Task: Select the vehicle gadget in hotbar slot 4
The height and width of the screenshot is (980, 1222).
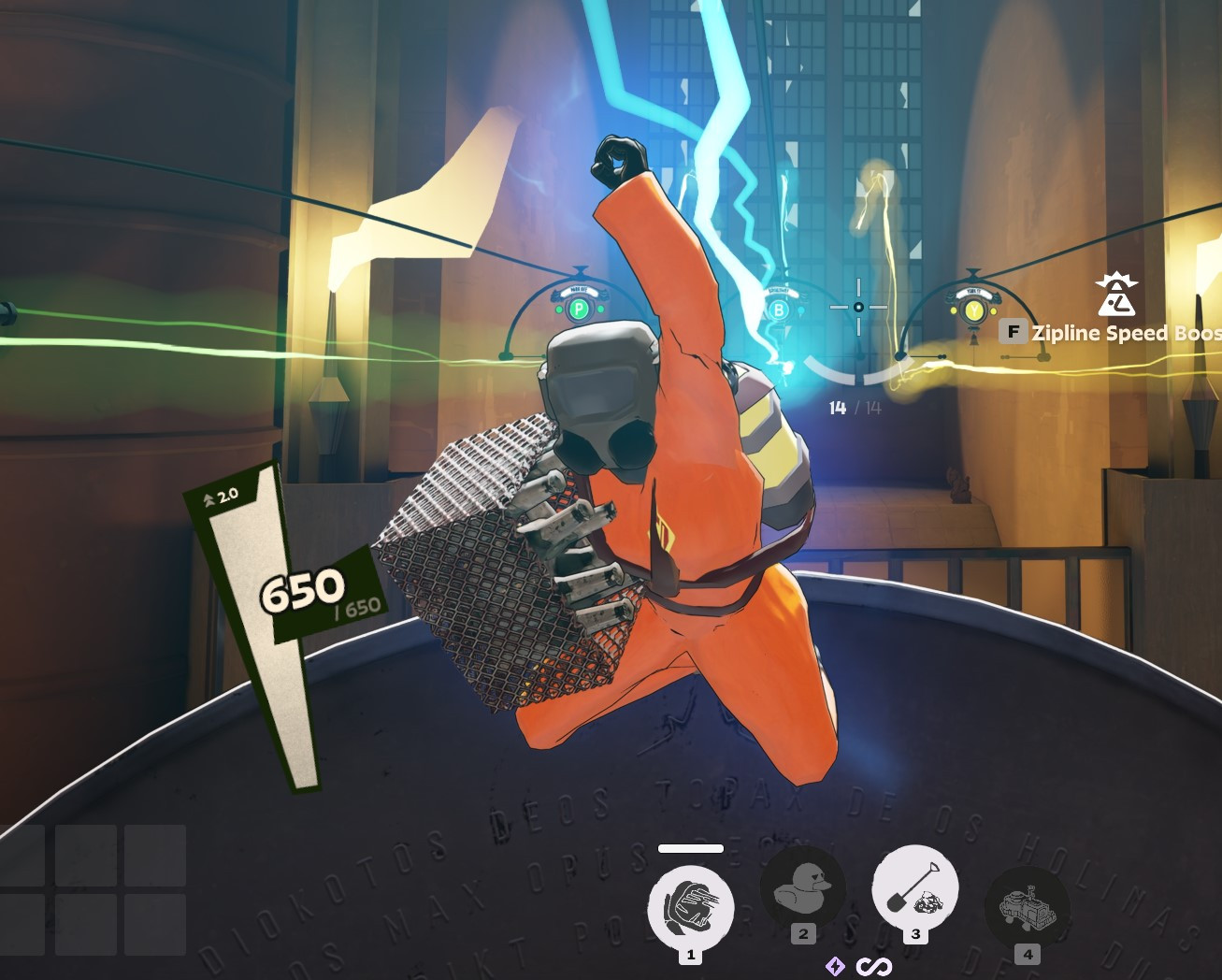Action: [x=1027, y=906]
